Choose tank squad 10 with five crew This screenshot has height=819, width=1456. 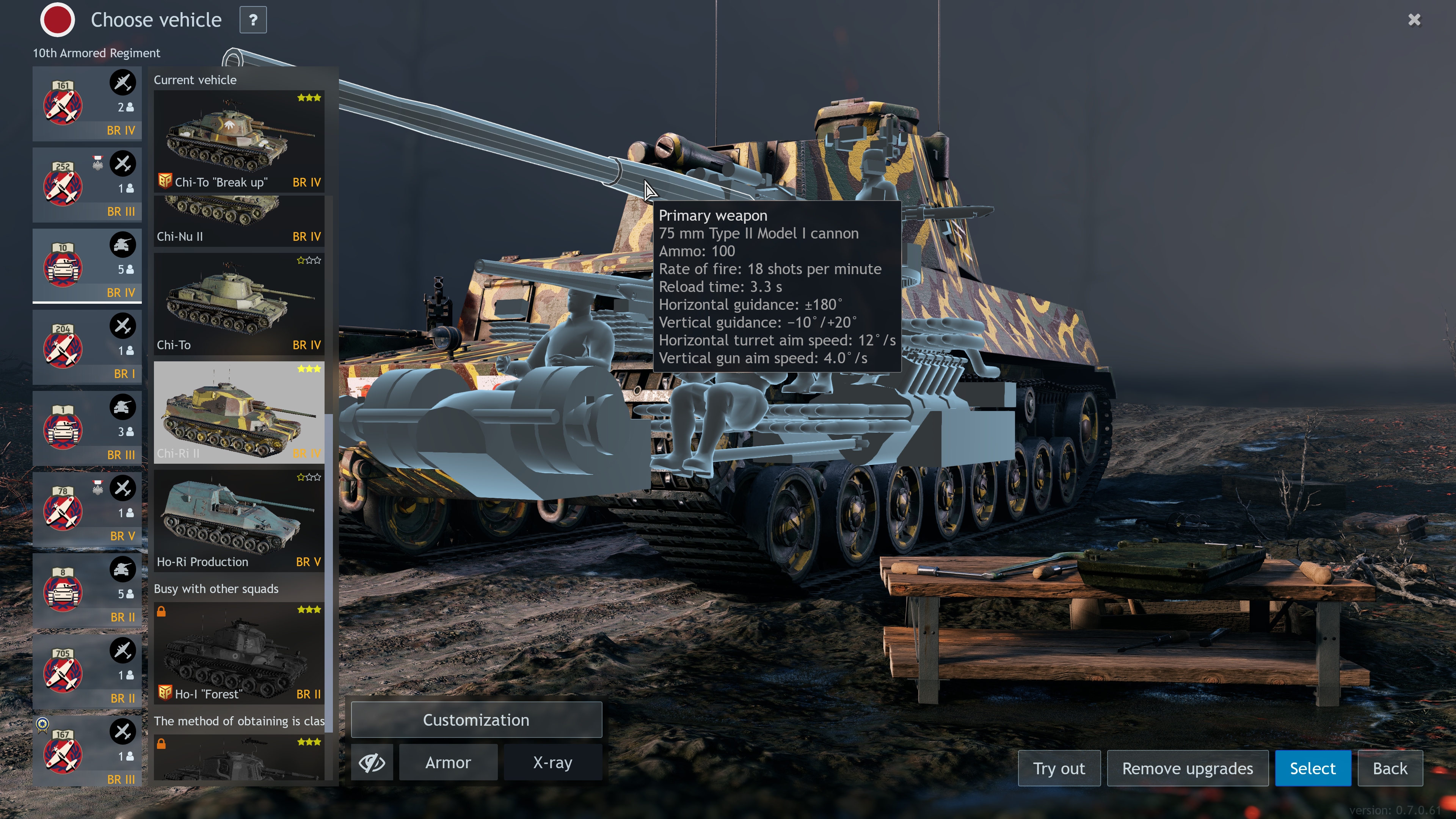click(x=87, y=266)
